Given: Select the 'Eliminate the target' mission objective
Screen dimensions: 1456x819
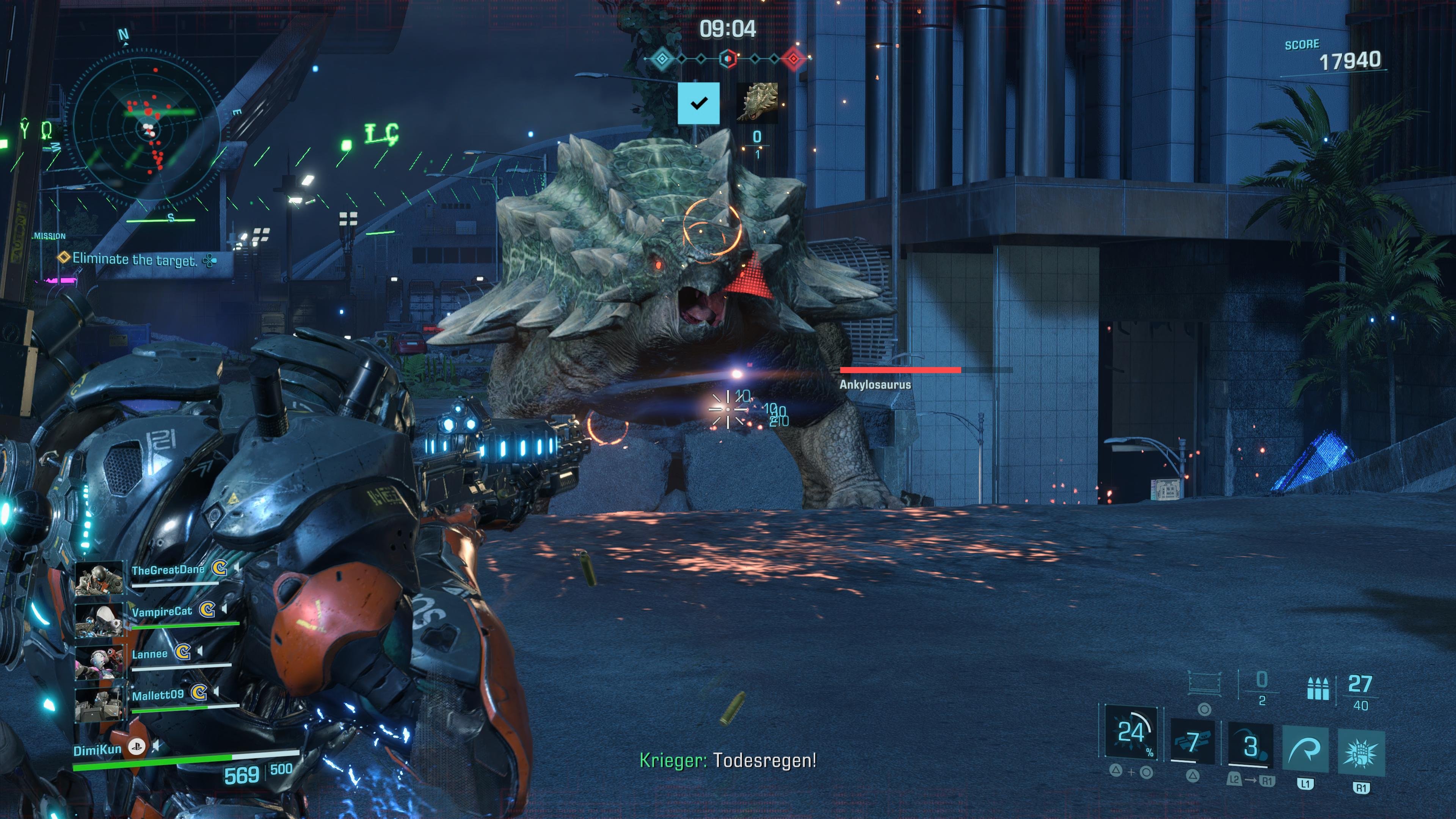Looking at the screenshot, I should coord(135,259).
